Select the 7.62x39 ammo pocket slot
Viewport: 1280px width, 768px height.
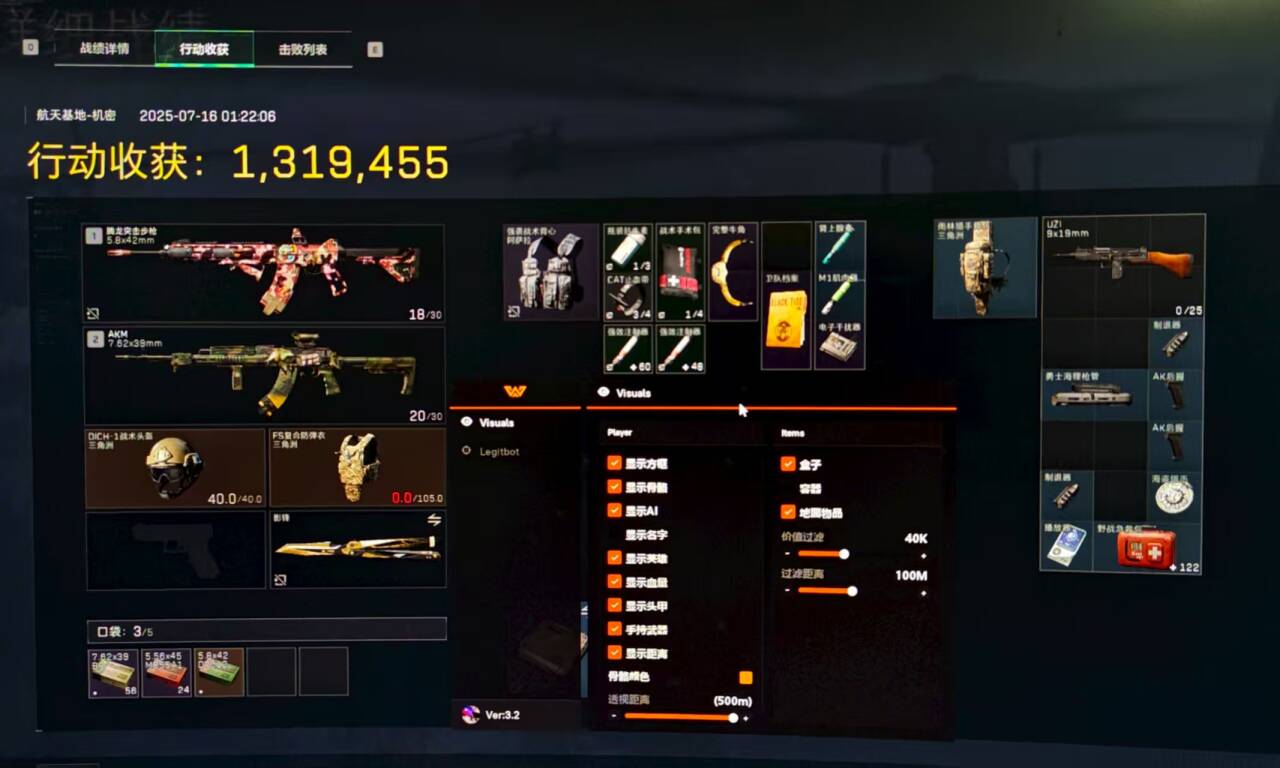click(114, 671)
